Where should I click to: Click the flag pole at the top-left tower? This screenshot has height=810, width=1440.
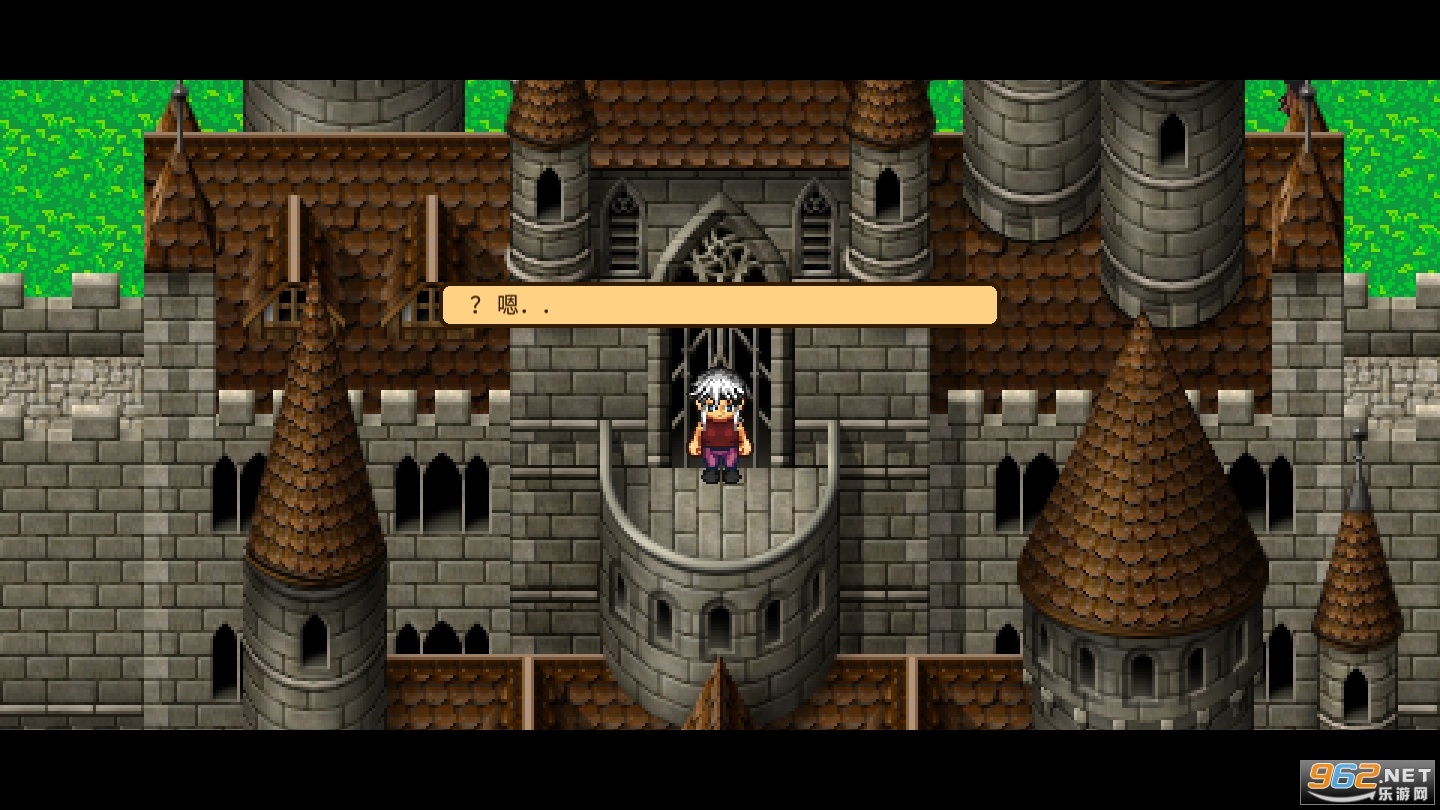181,110
